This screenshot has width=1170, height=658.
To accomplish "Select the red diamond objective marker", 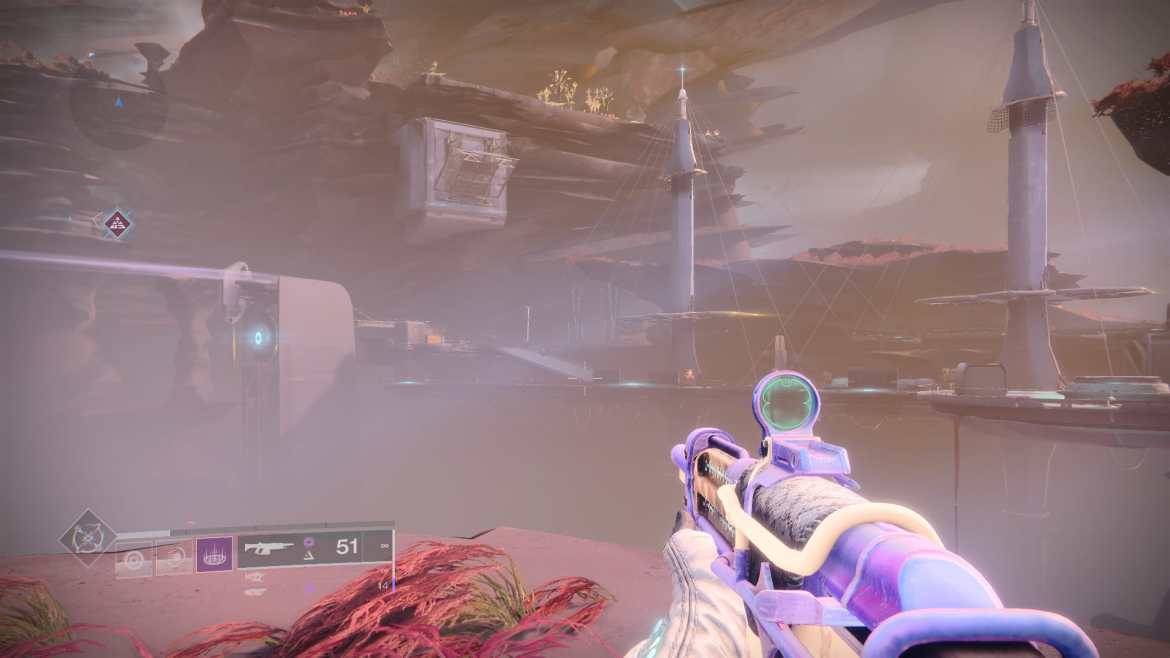I will pyautogui.click(x=118, y=223).
